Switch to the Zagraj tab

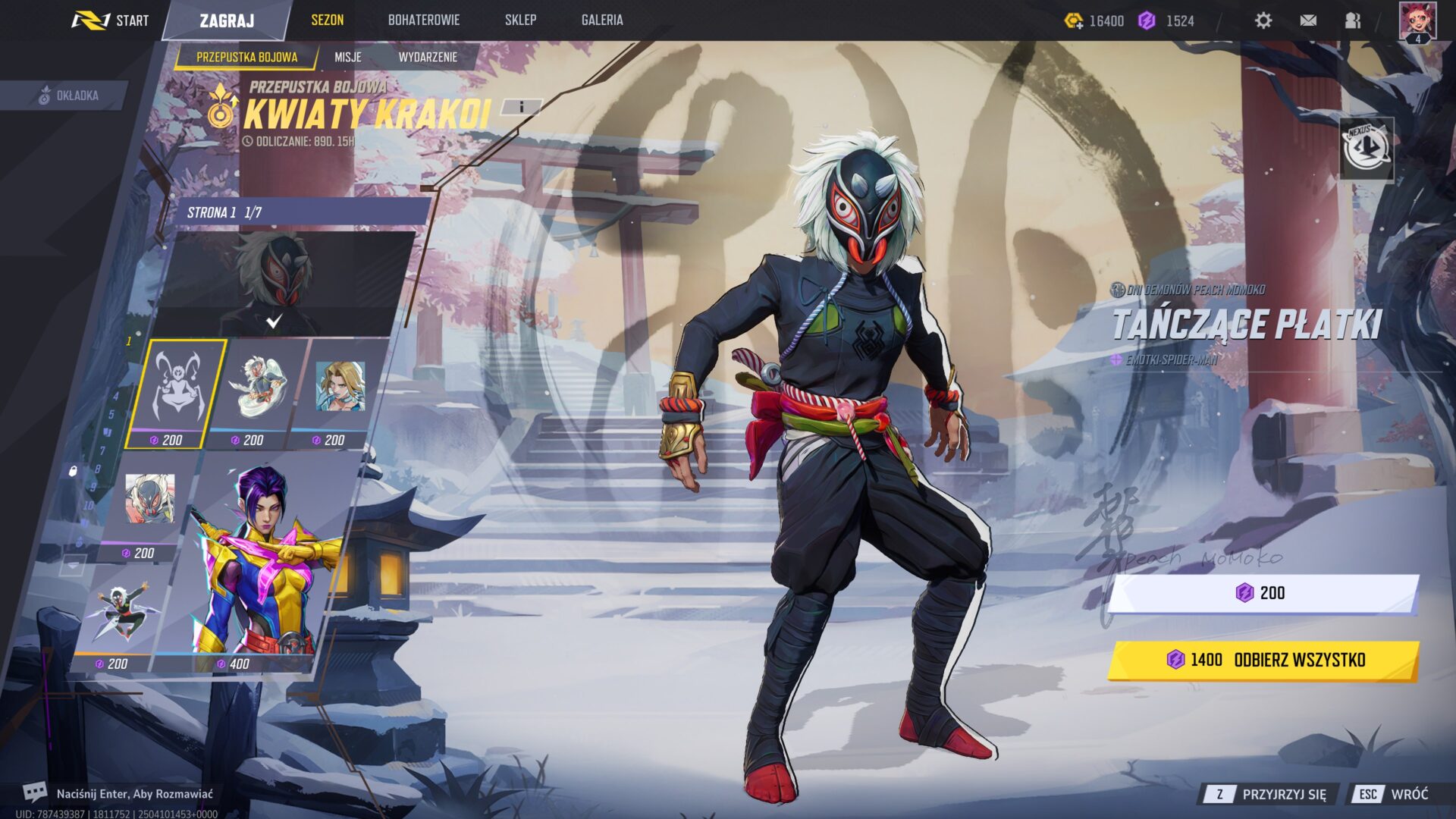click(x=227, y=20)
